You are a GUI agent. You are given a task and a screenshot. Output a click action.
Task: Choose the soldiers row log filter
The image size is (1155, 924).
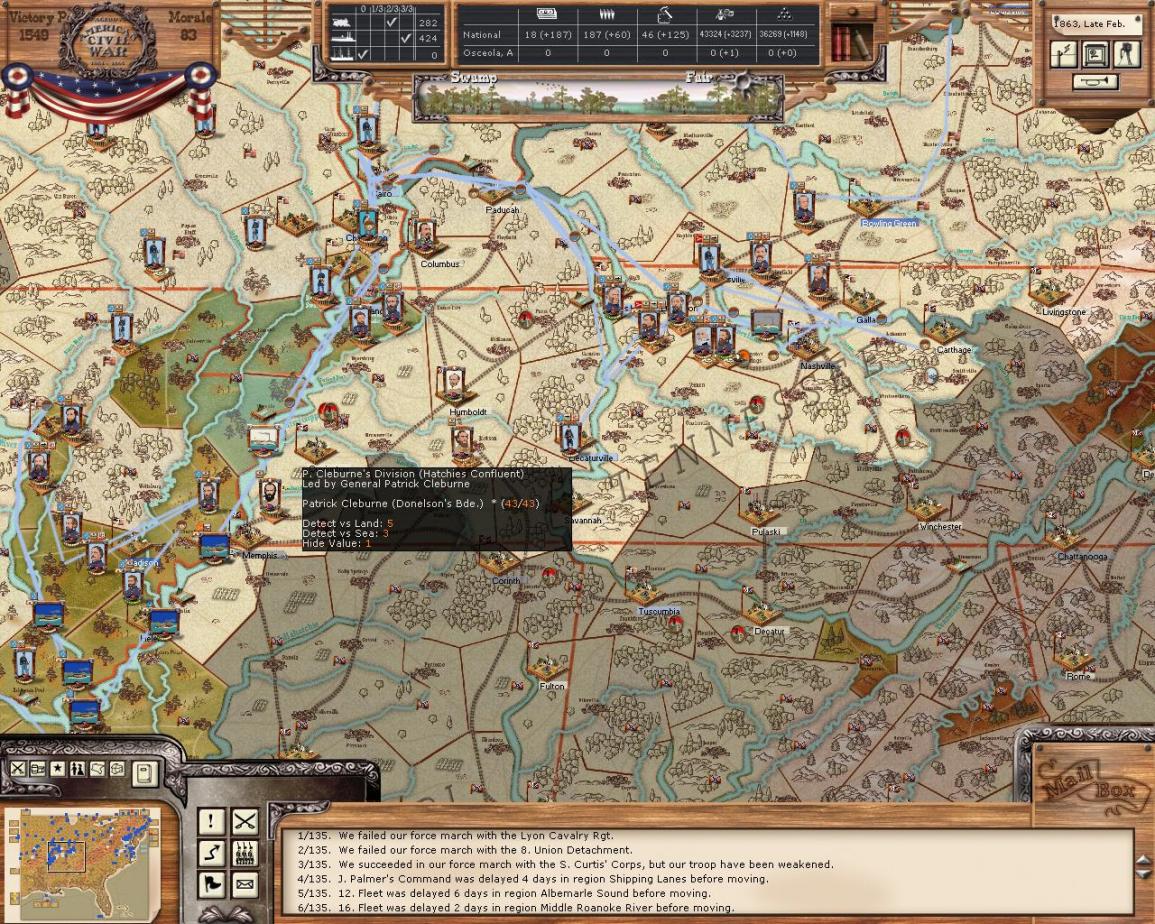pos(245,854)
